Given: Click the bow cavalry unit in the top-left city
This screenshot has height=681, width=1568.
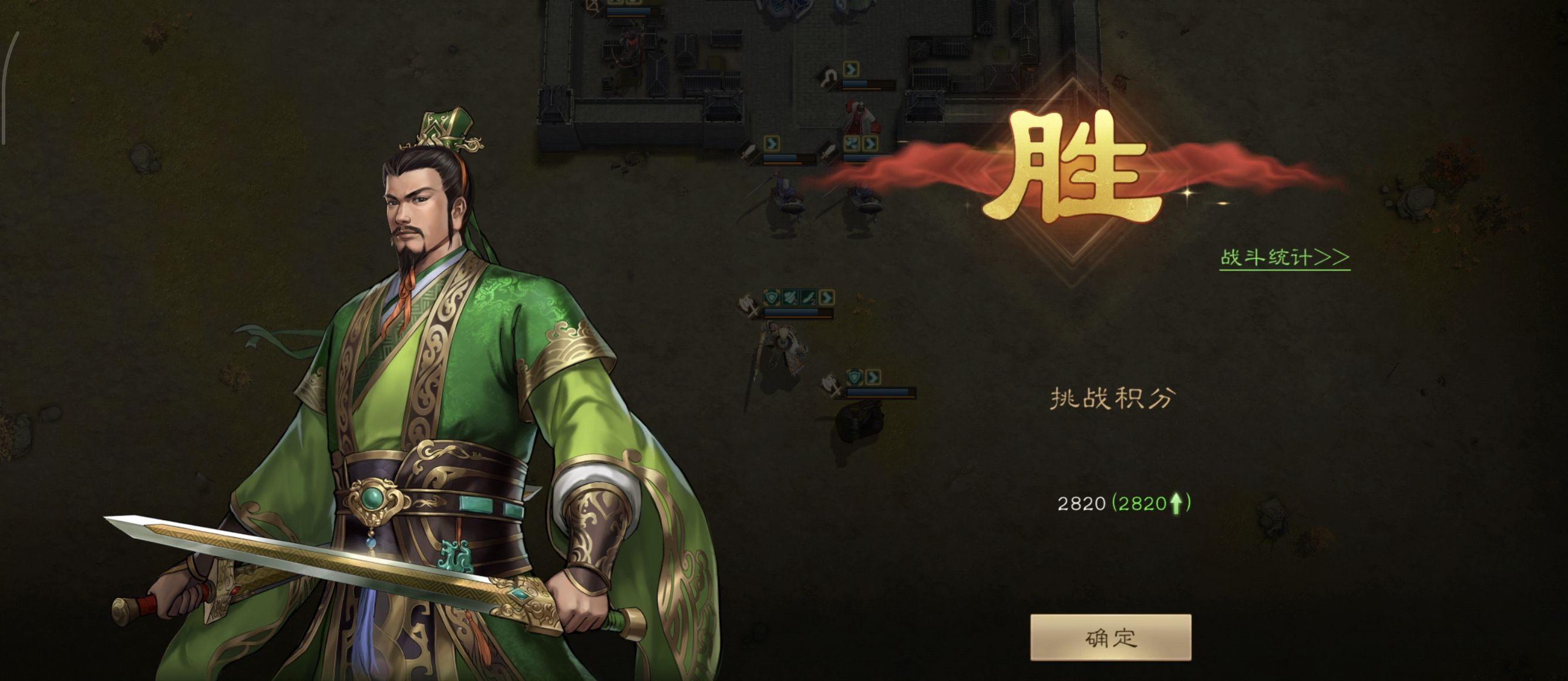Looking at the screenshot, I should (629, 46).
